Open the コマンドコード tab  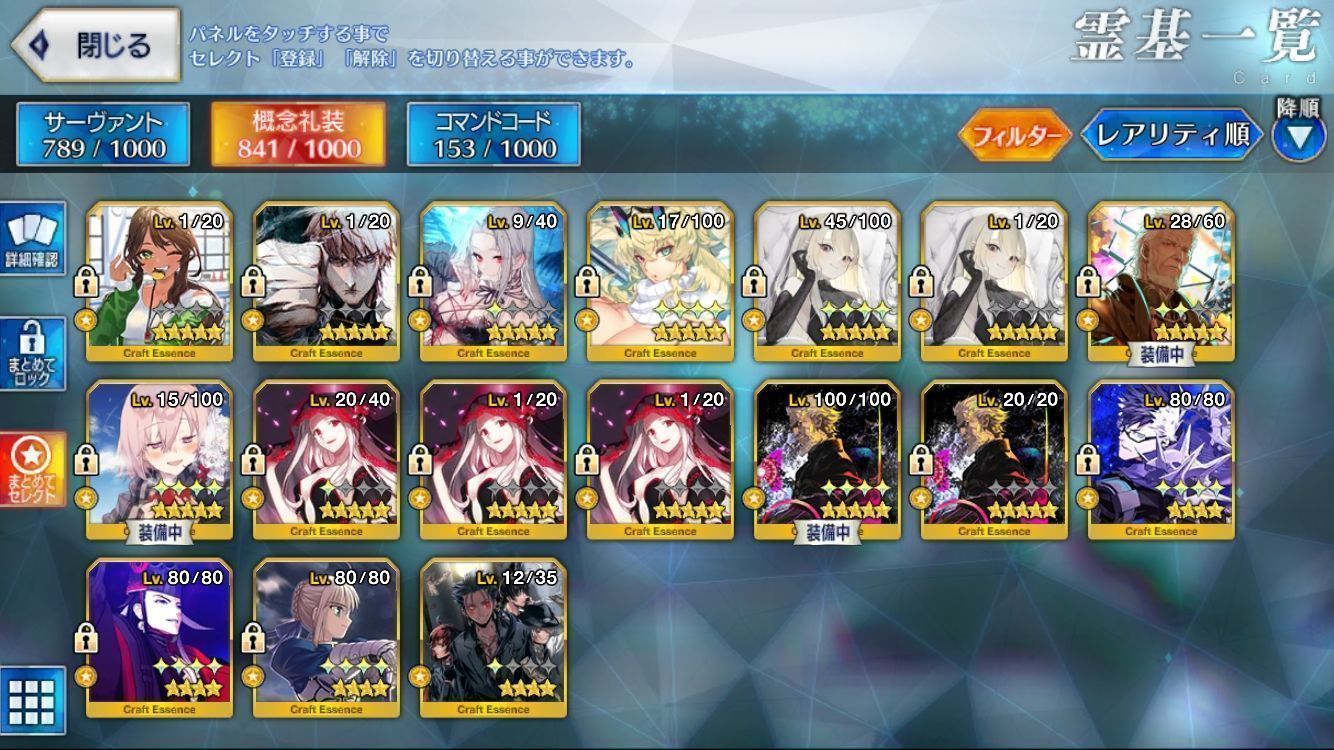493,135
